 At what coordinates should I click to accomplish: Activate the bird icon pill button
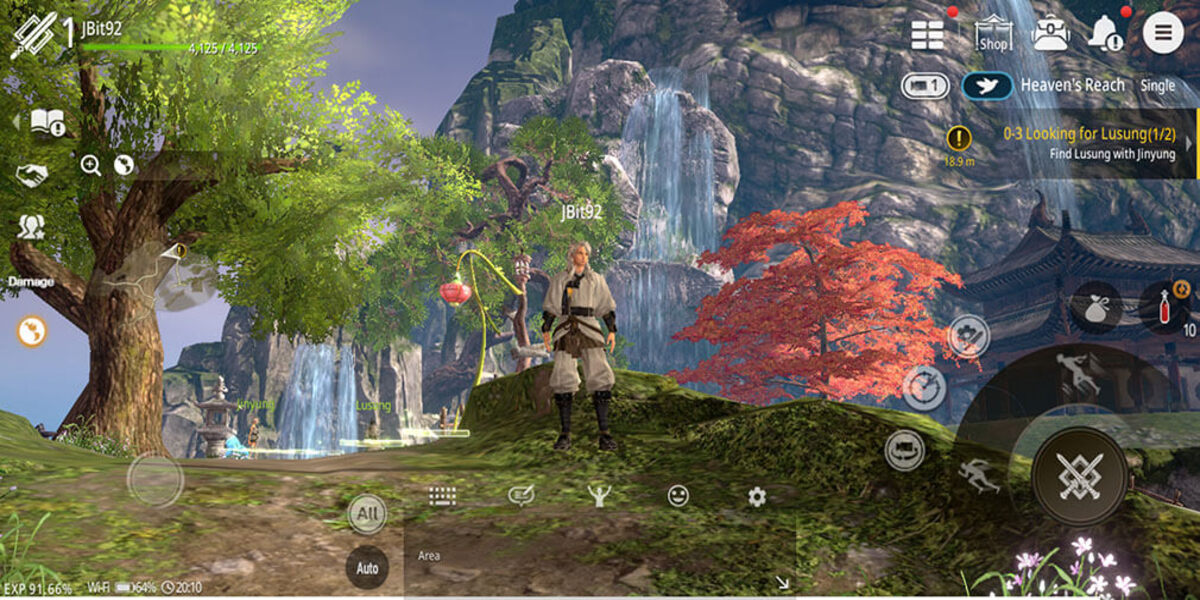coord(987,86)
